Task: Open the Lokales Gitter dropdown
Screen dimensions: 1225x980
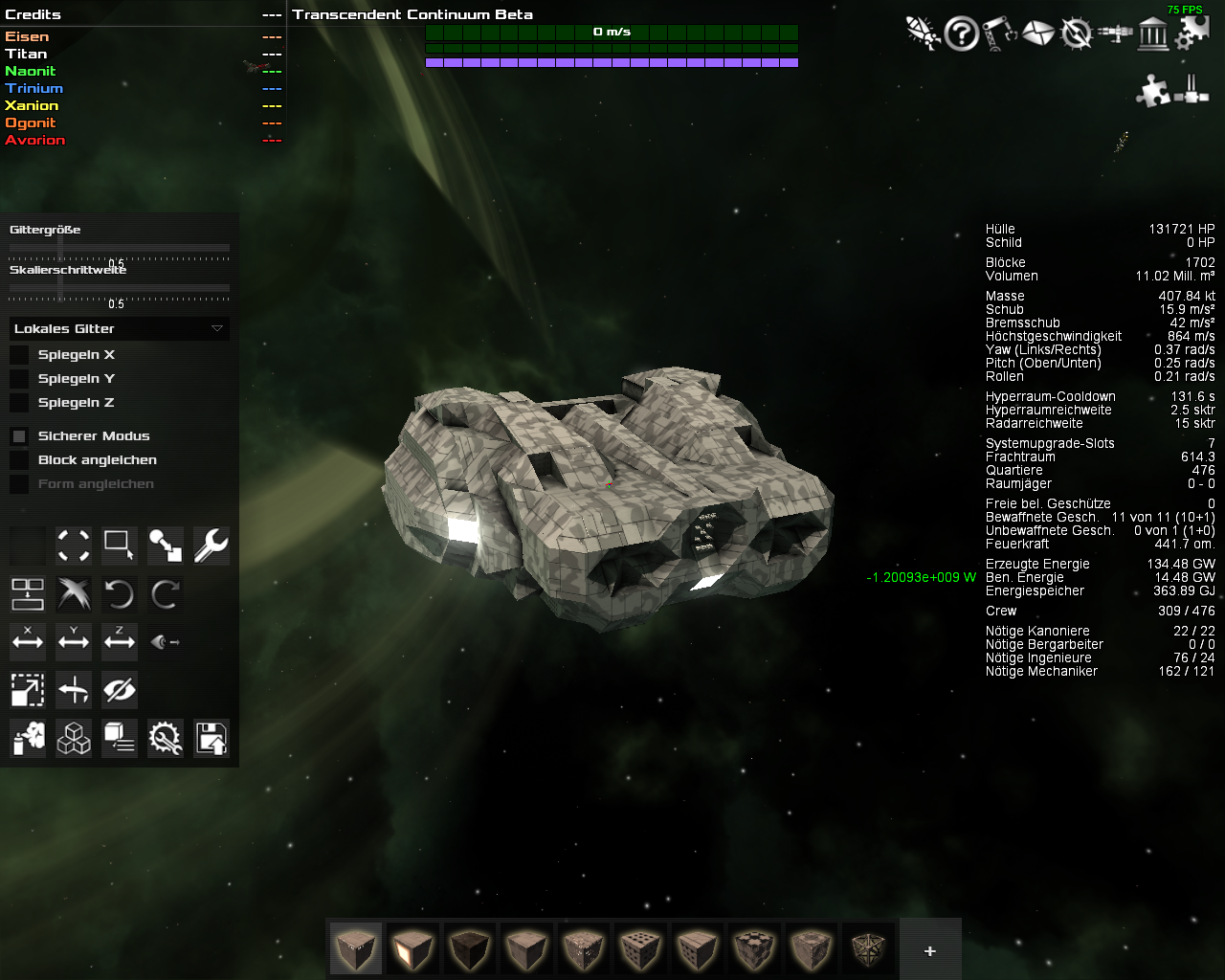Action: pyautogui.click(x=120, y=328)
